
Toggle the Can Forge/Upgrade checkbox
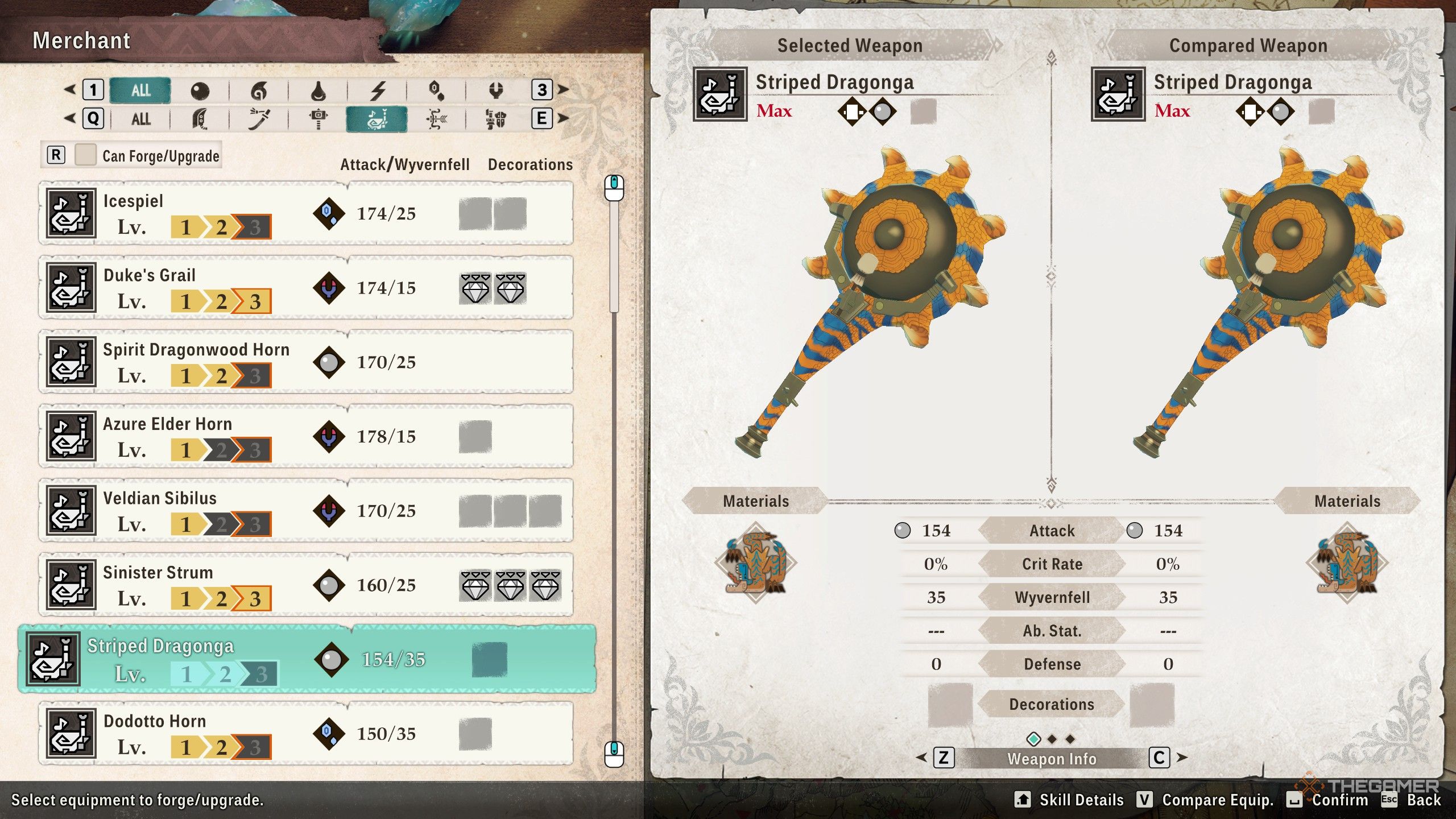pyautogui.click(x=85, y=155)
